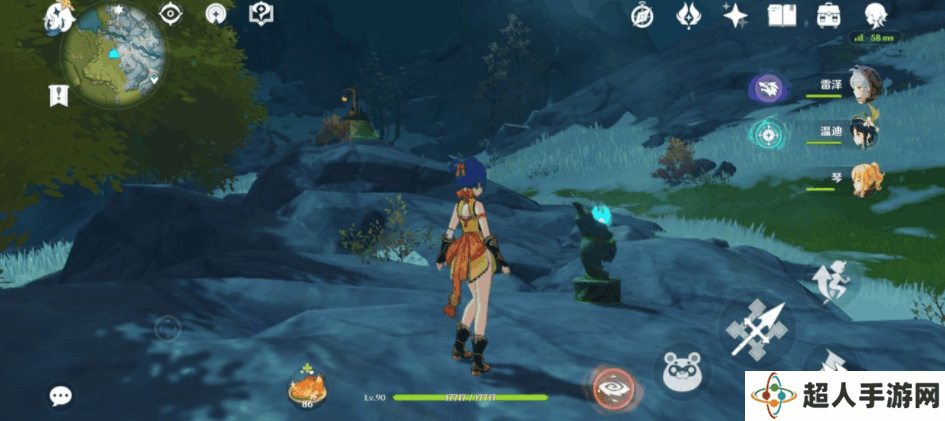
Task: Open the tutorial book icon with question mark
Action: (x=261, y=15)
